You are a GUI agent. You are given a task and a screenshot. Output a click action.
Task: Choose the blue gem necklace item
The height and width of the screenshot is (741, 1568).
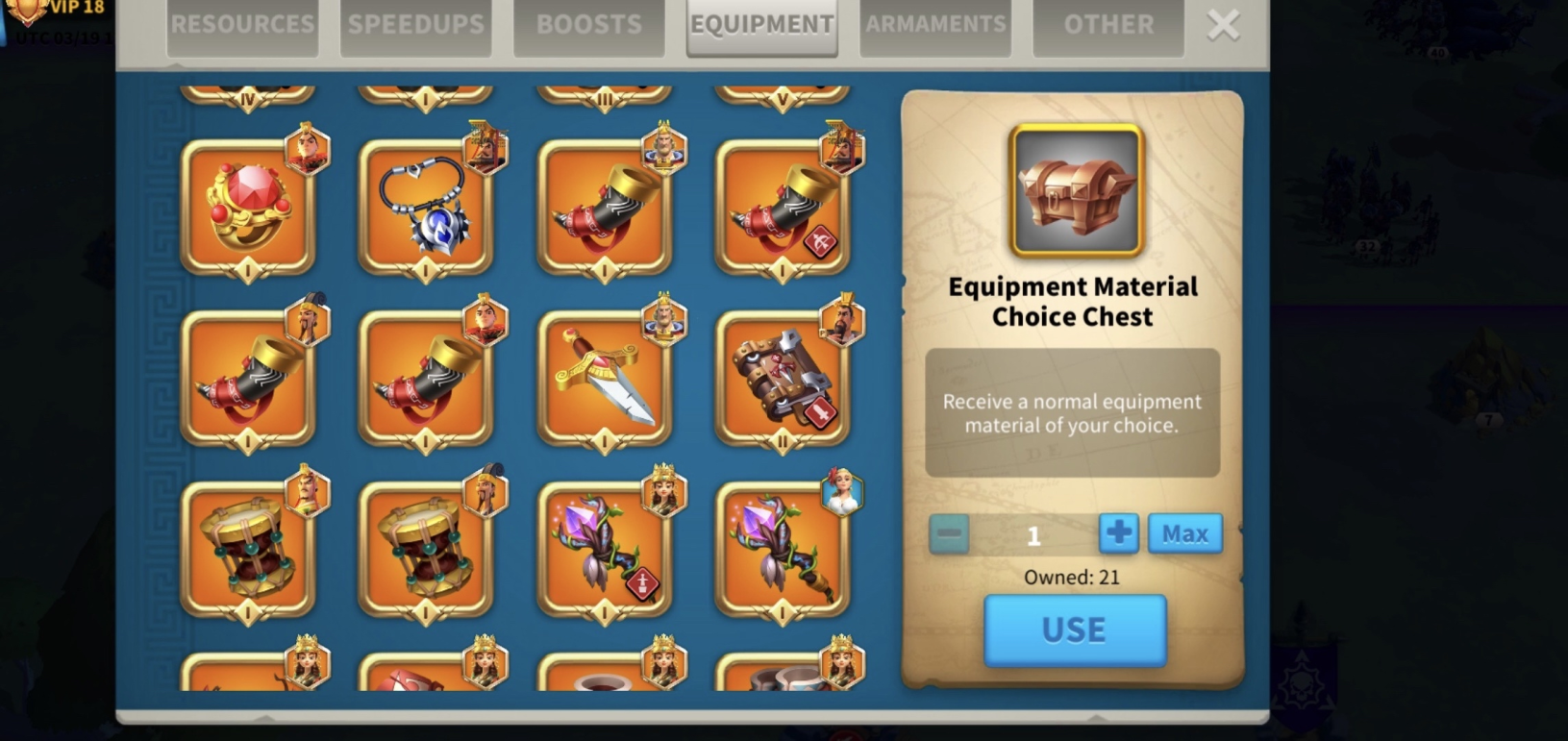pyautogui.click(x=426, y=208)
